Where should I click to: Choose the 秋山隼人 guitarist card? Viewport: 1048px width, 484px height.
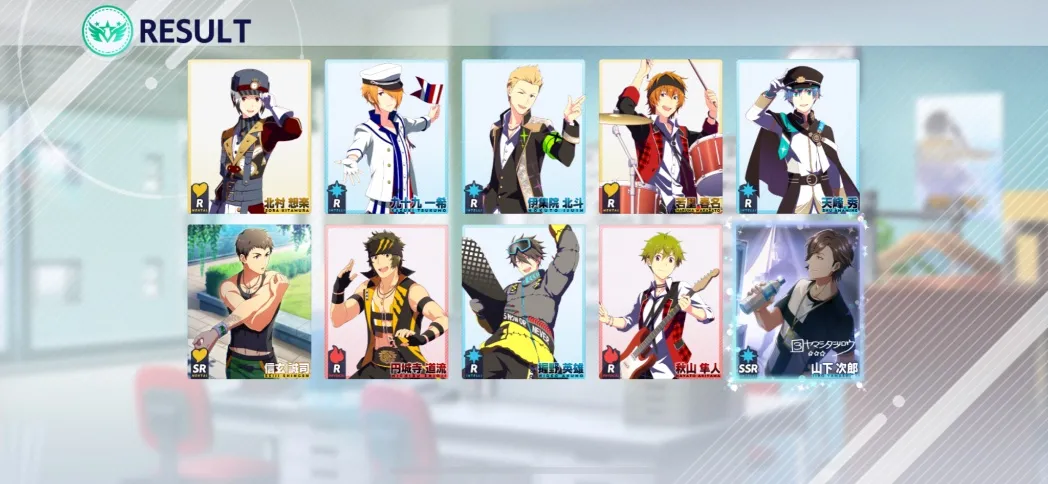tap(660, 302)
